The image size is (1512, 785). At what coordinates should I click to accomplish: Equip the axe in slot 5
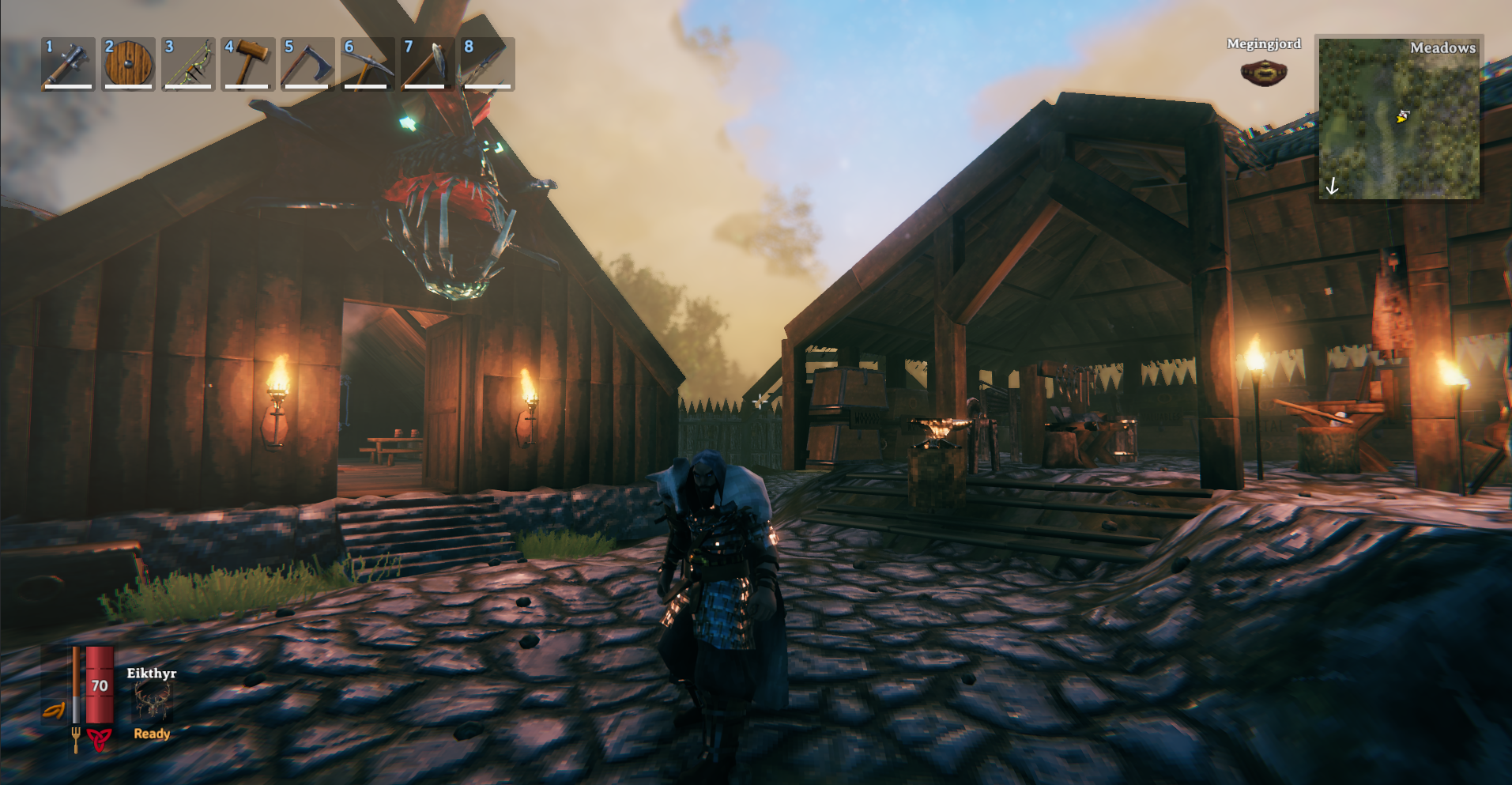[308, 64]
